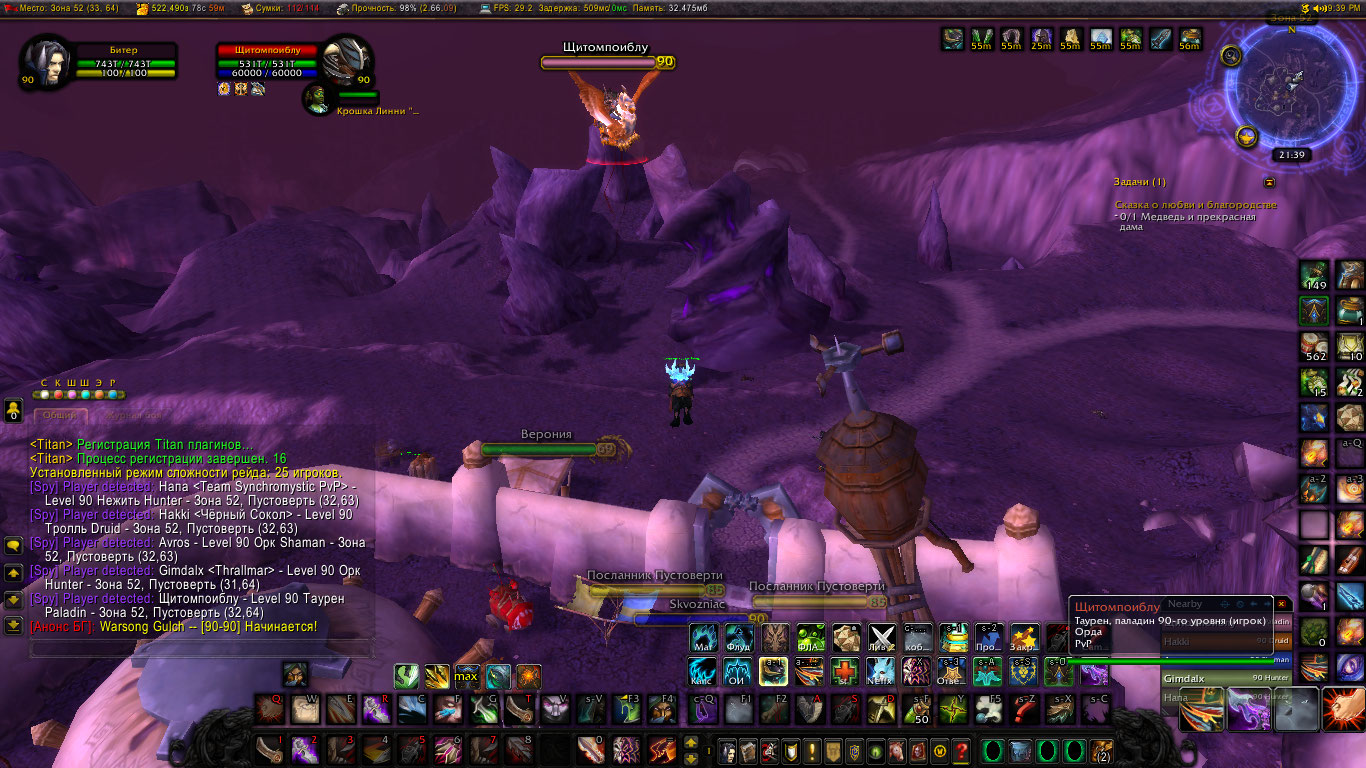Activate the ability icon labeled max
The image size is (1366, 768).
(466, 677)
